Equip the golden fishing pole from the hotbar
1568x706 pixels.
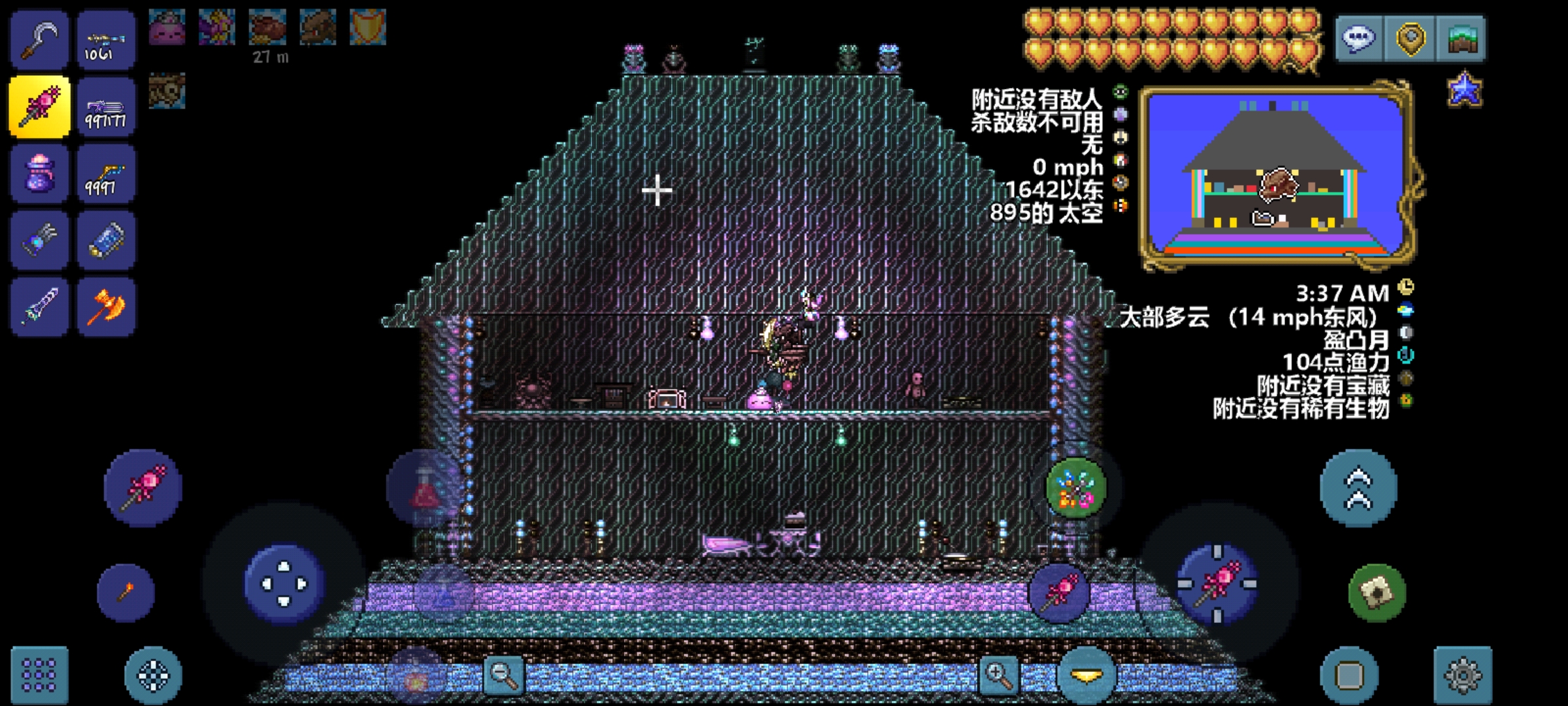pos(106,173)
